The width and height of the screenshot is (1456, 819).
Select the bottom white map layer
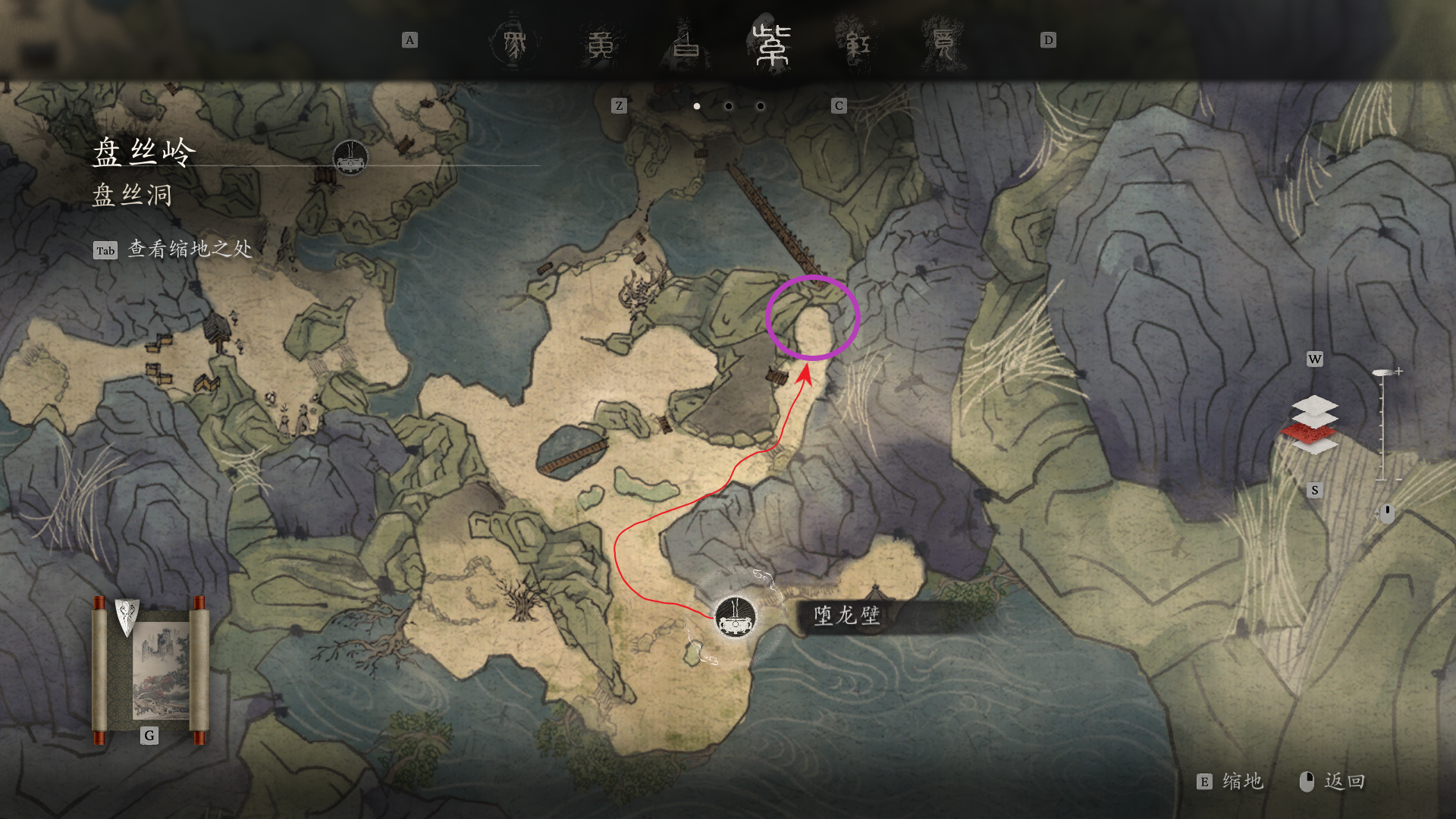[1316, 447]
